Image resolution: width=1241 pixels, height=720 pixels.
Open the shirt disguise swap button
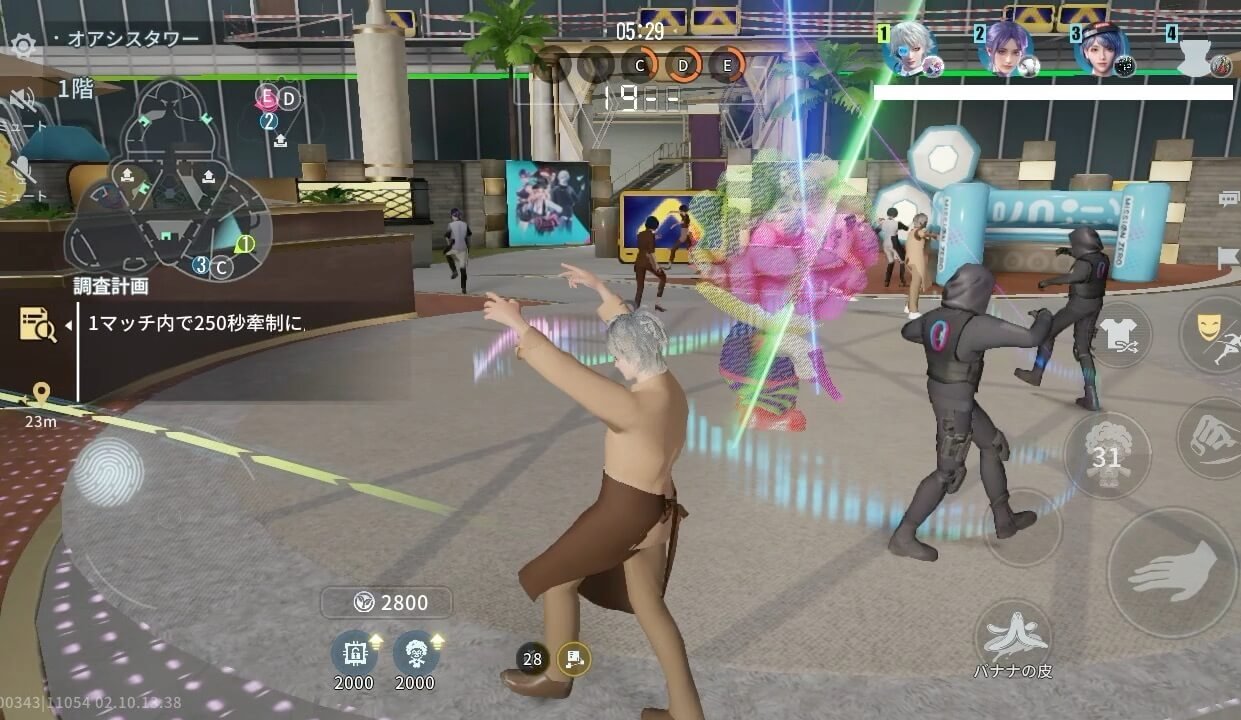coord(1118,335)
